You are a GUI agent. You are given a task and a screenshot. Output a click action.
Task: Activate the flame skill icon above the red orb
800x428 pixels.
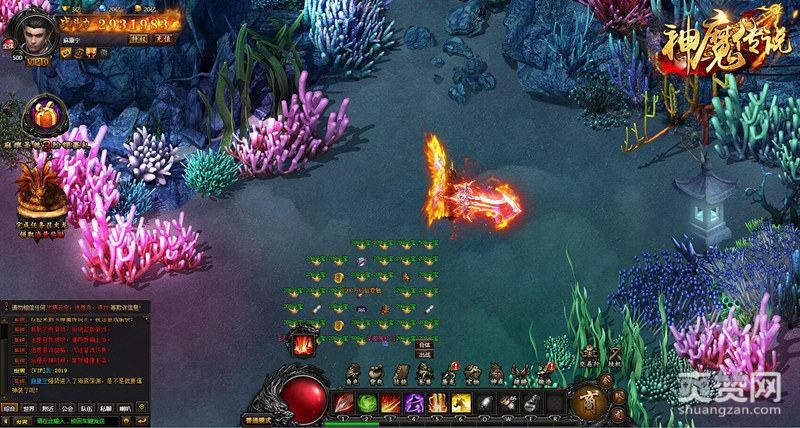tap(303, 347)
